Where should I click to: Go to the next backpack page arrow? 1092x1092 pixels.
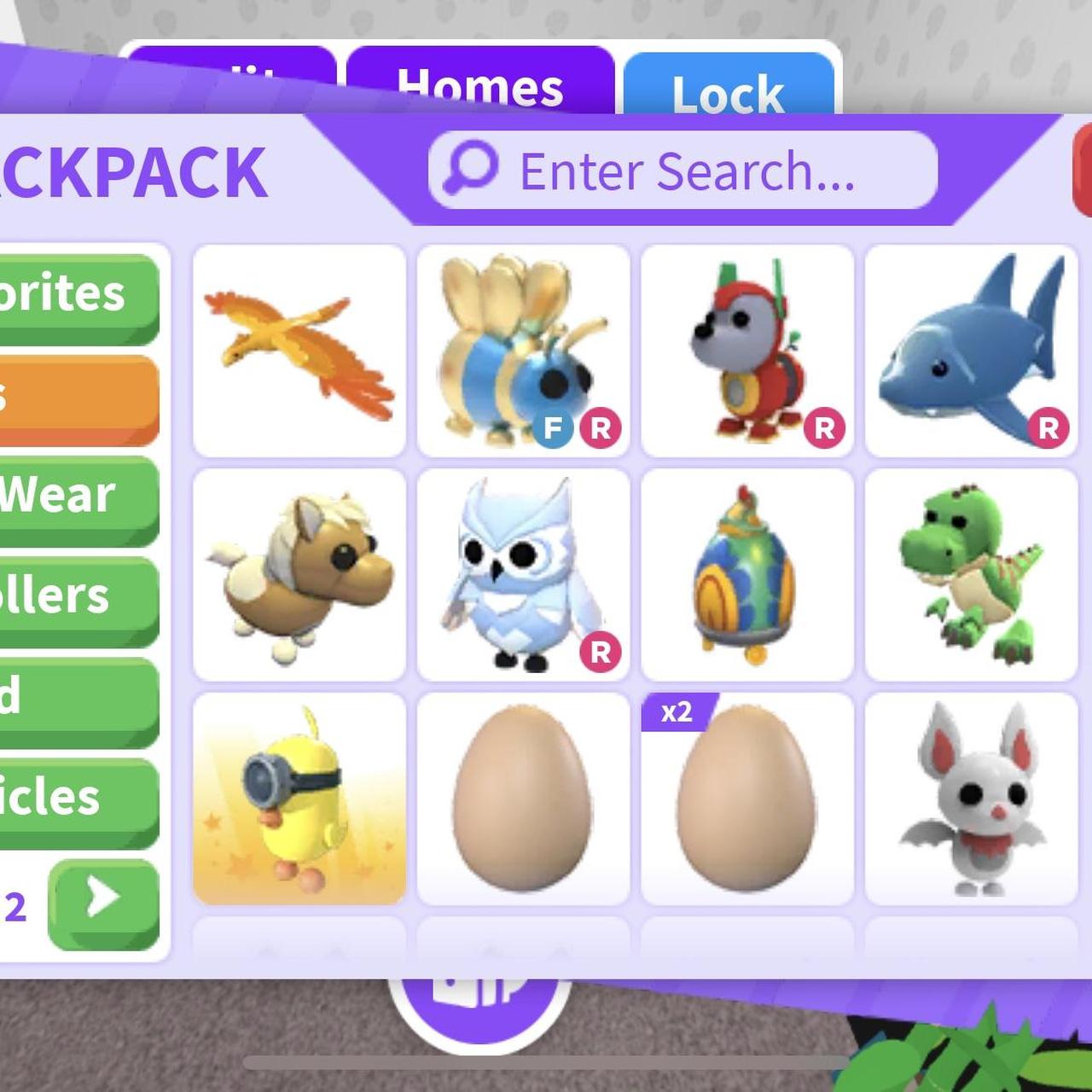[103, 904]
